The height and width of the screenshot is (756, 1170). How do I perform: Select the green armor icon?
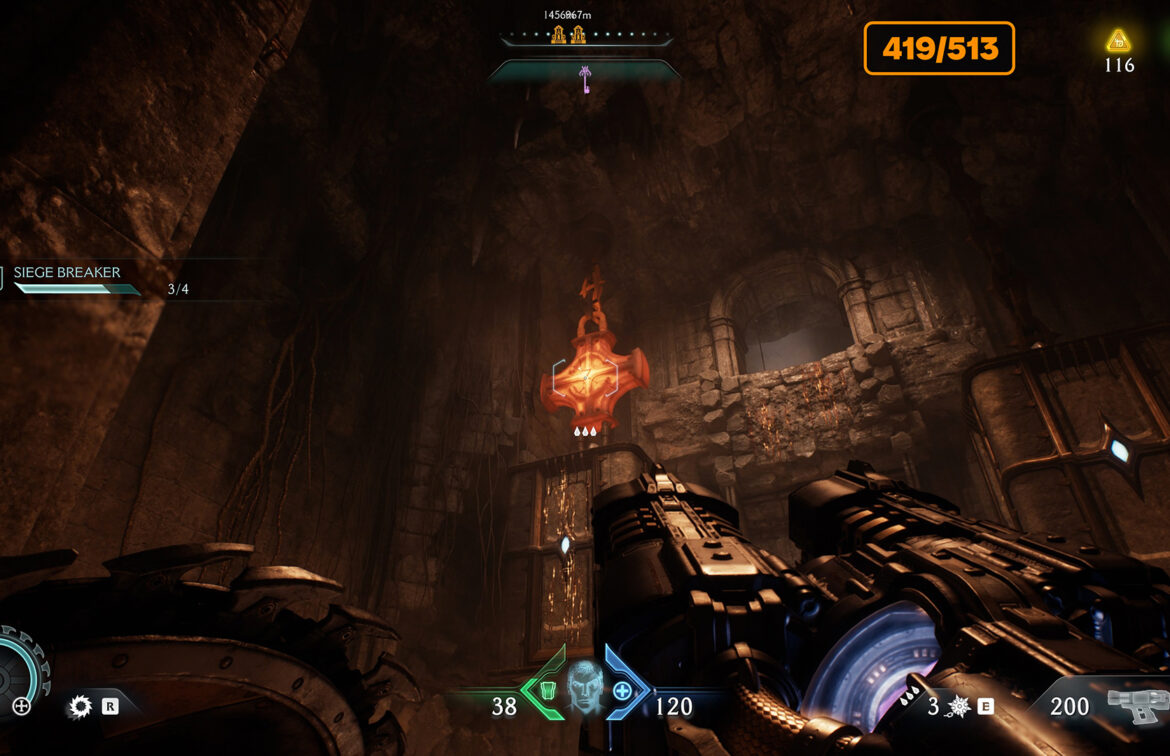(x=548, y=689)
